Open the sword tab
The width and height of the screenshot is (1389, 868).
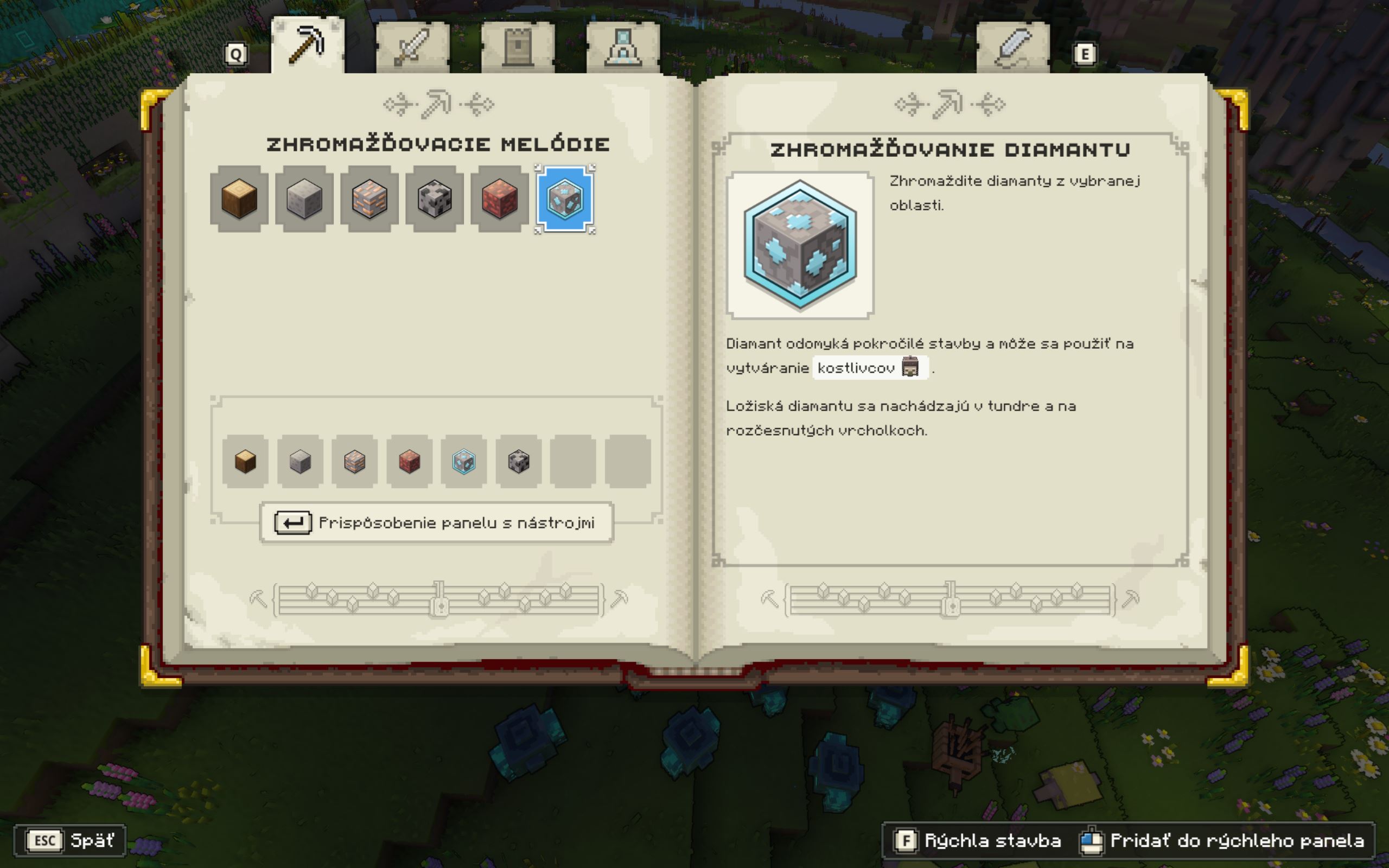coord(412,47)
